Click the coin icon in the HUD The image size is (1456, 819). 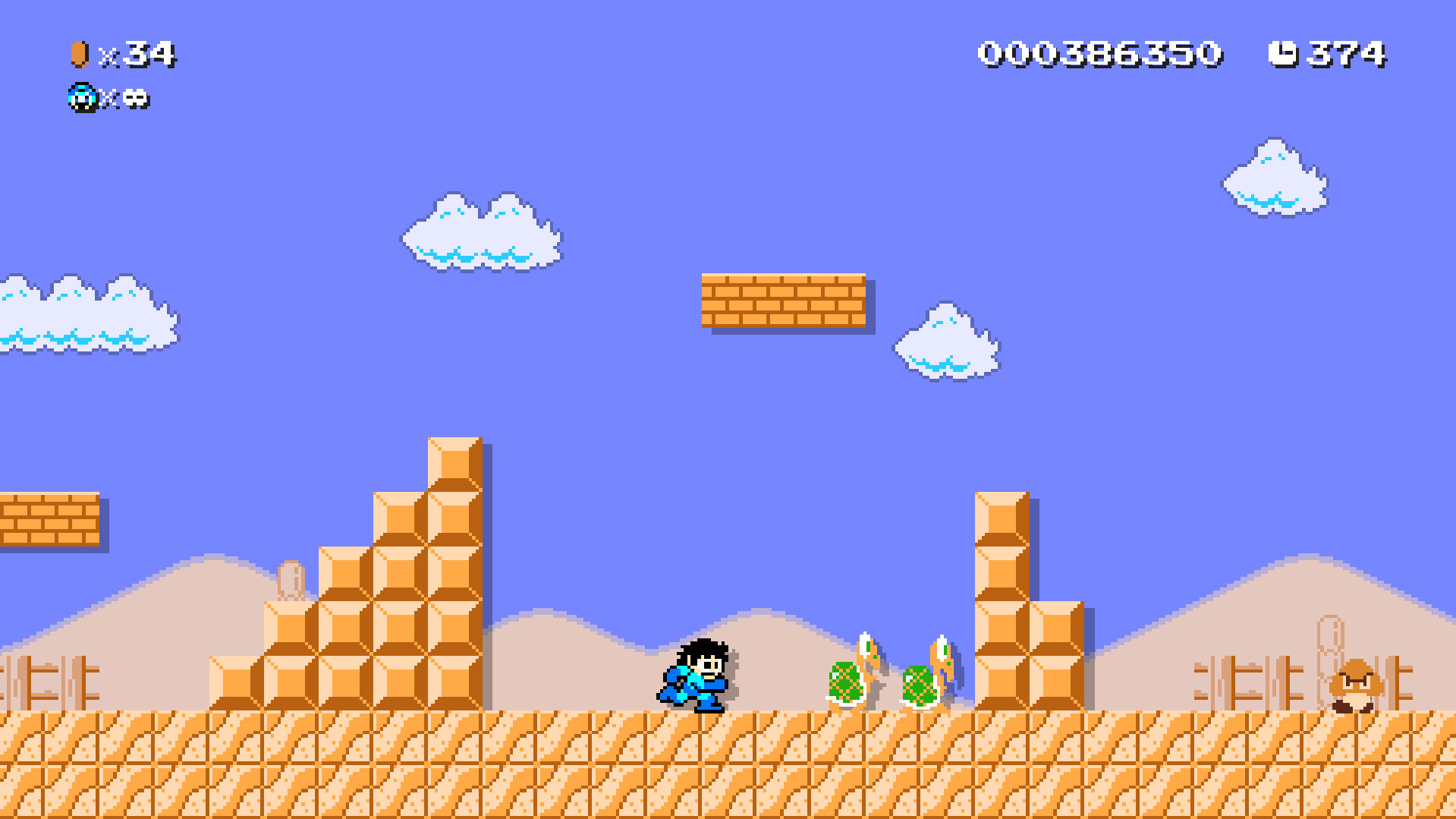(x=79, y=52)
